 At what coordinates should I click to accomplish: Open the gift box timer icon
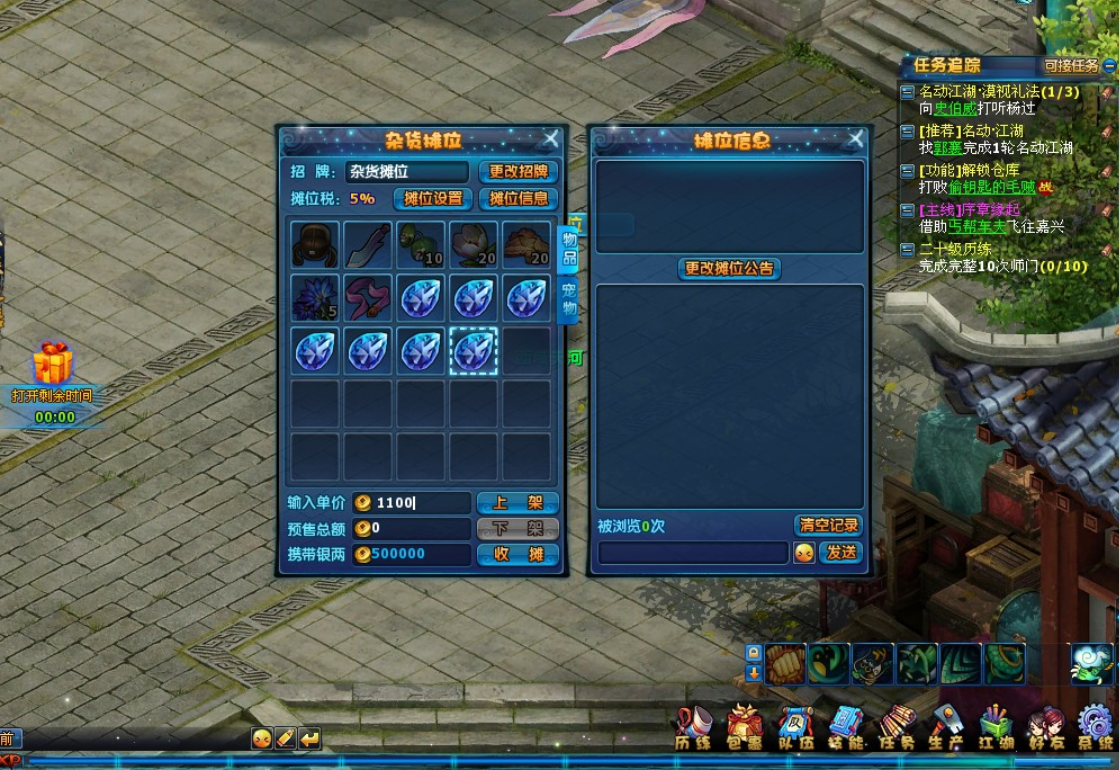54,365
